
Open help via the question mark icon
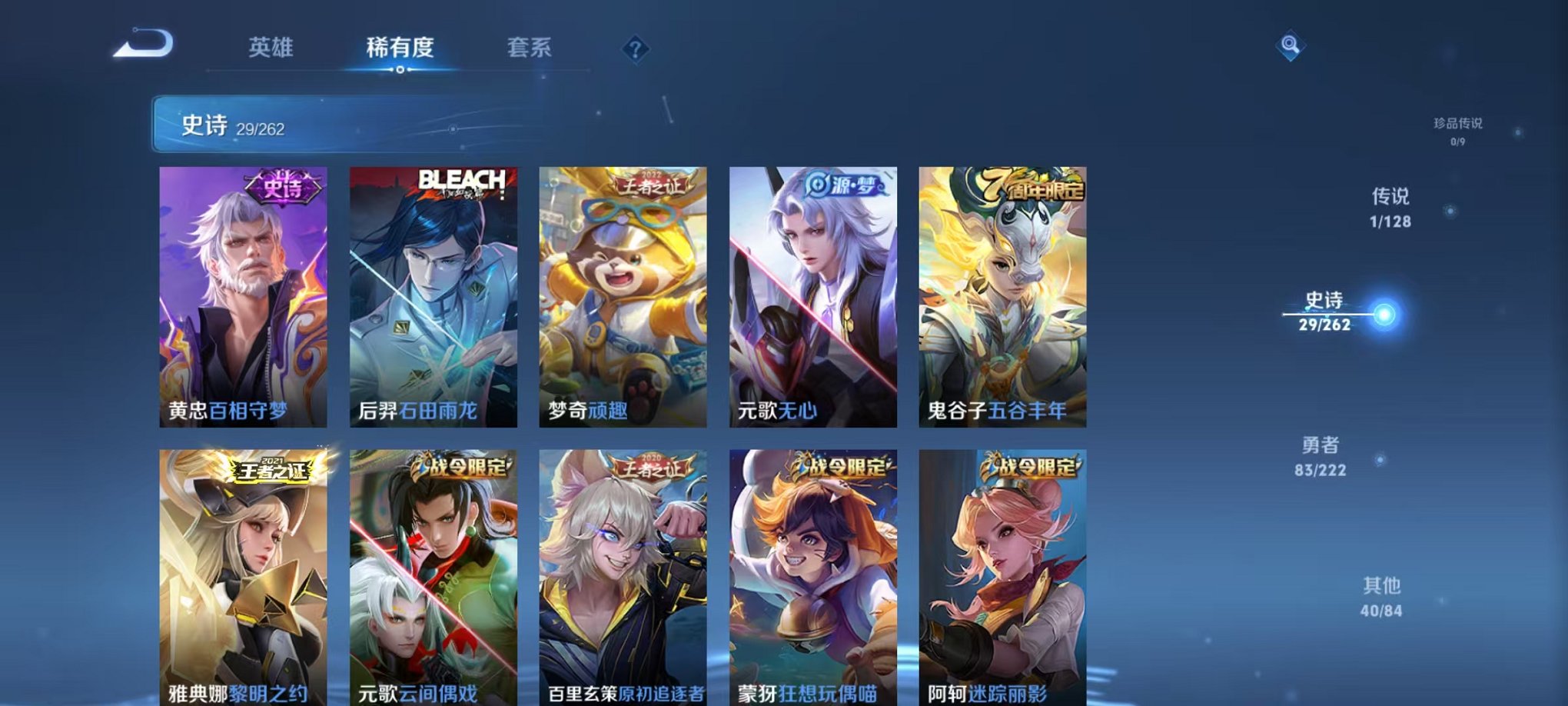pyautogui.click(x=635, y=48)
